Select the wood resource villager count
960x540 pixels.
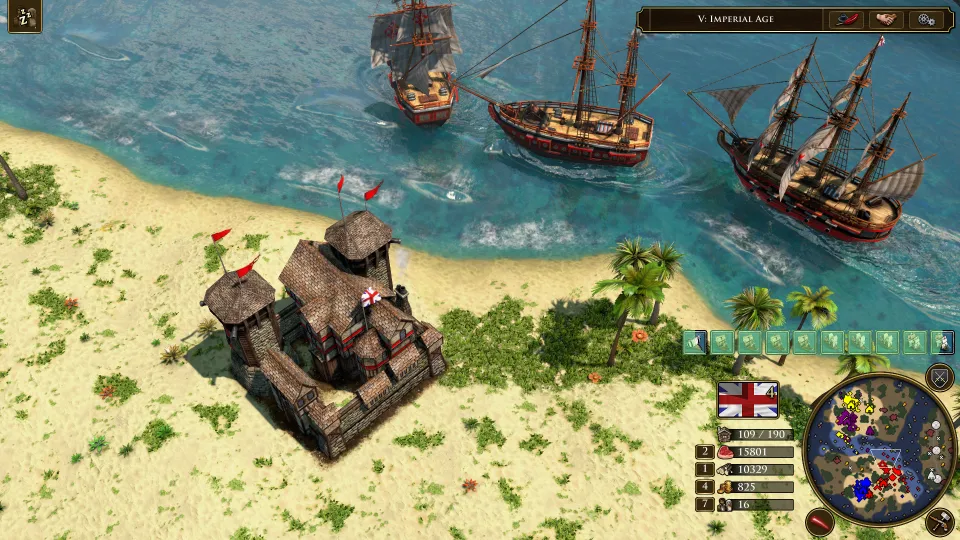[703, 469]
